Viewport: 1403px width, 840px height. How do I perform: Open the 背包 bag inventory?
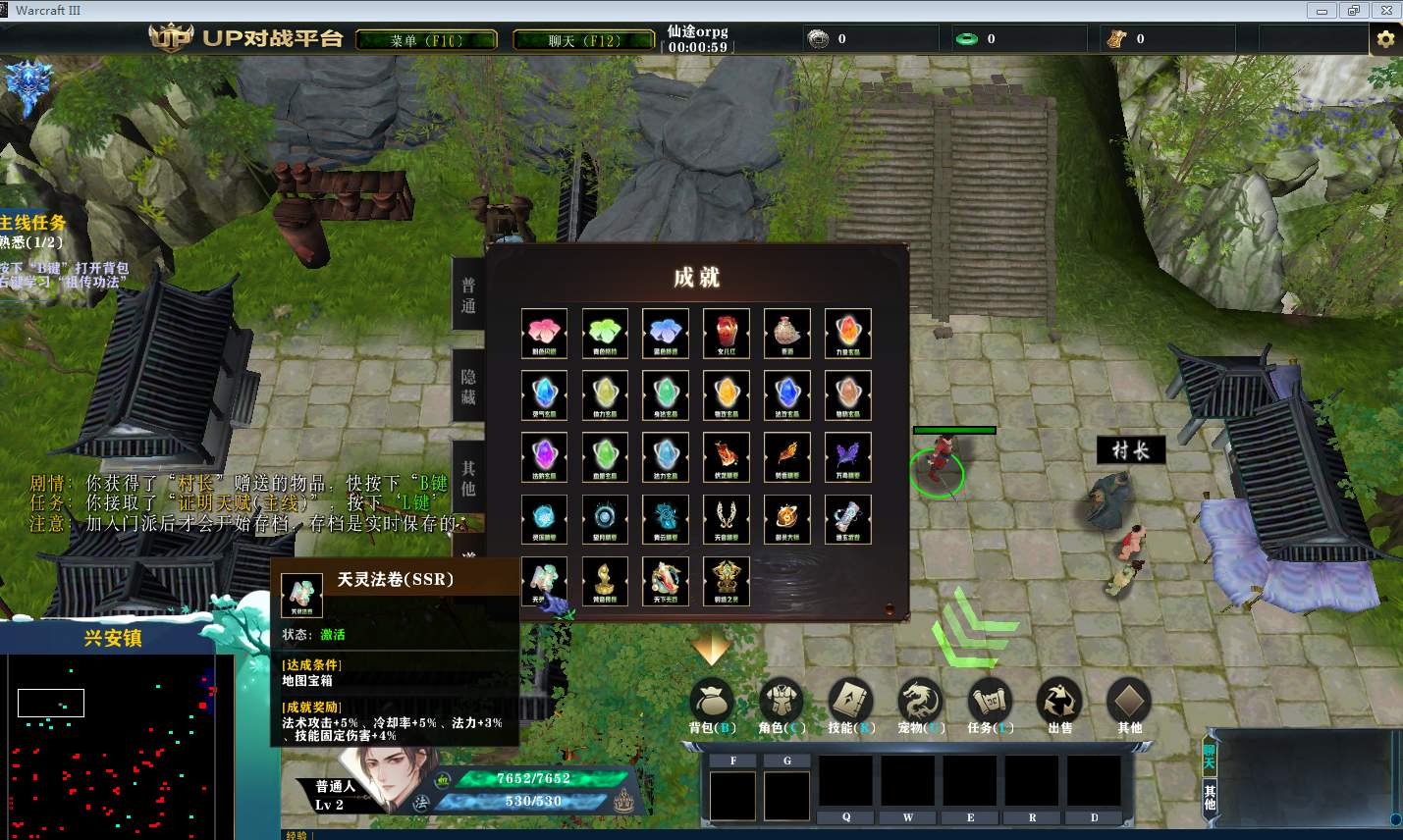pyautogui.click(x=712, y=703)
